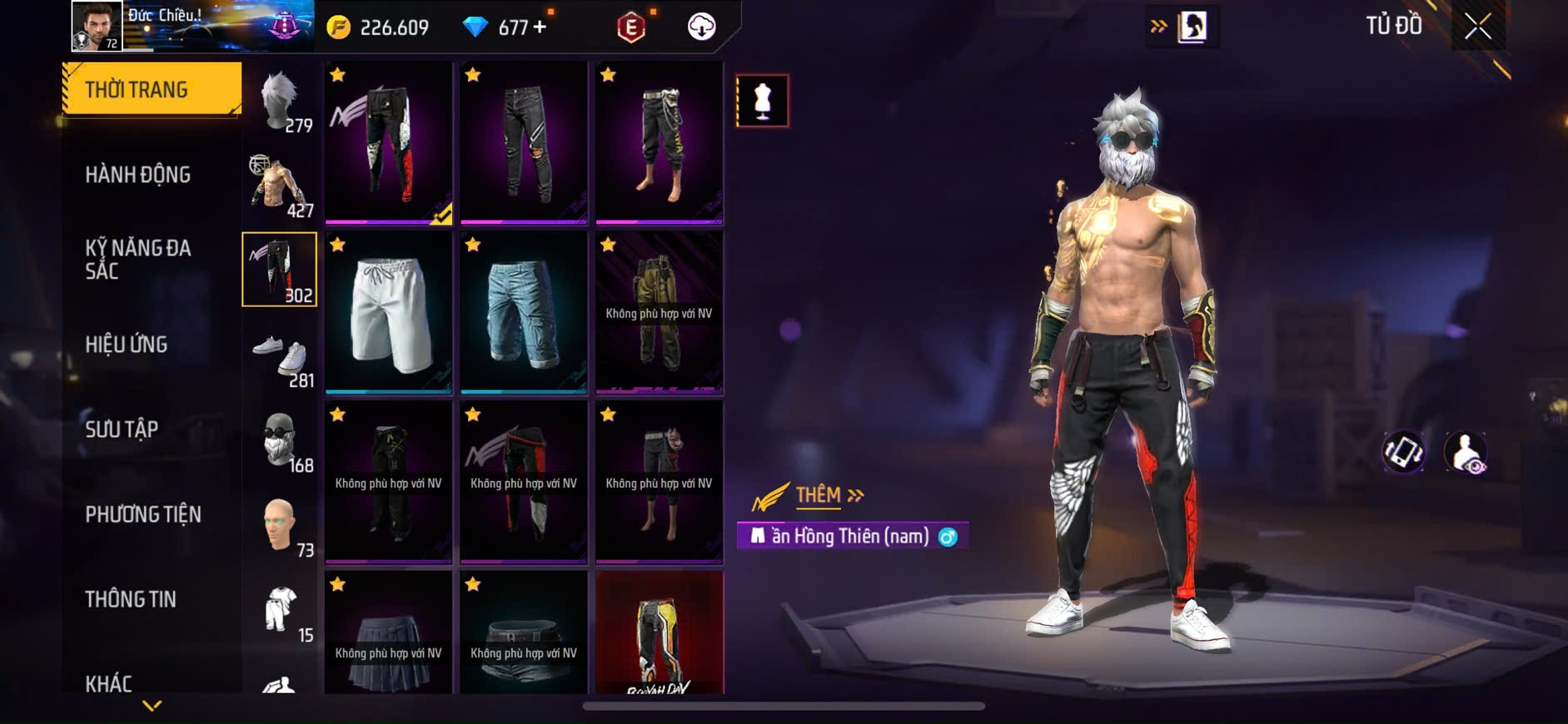Choose the mask category showing 168
The image size is (1568, 724).
(x=280, y=442)
